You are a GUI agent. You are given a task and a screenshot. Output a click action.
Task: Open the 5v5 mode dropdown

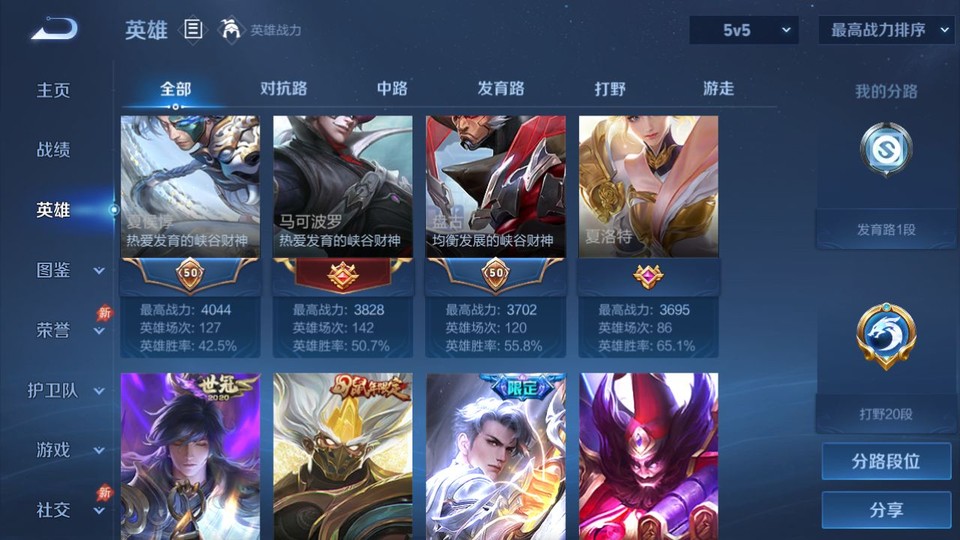[x=744, y=30]
